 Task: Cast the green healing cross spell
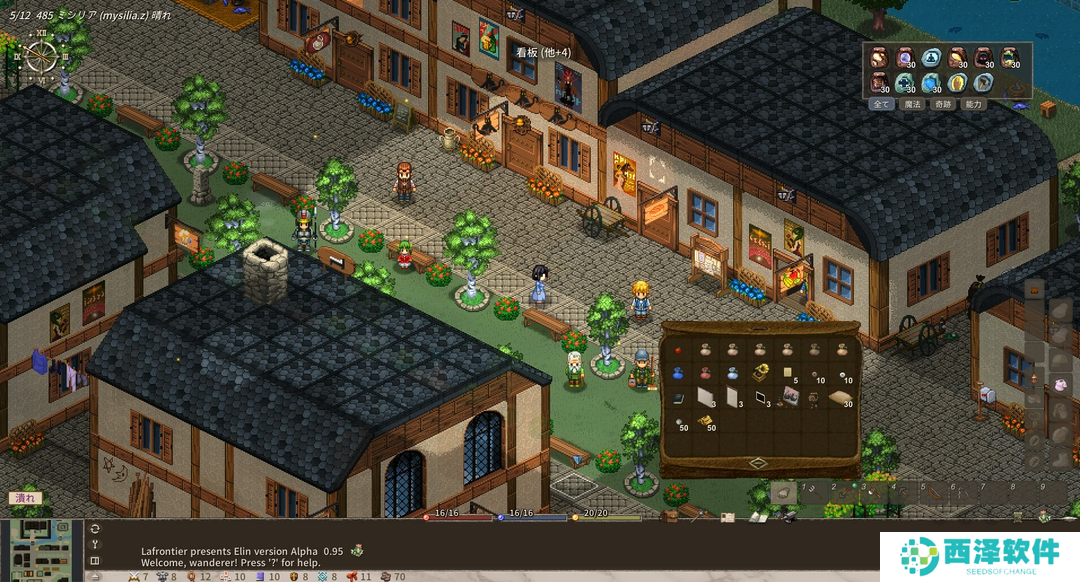click(905, 82)
